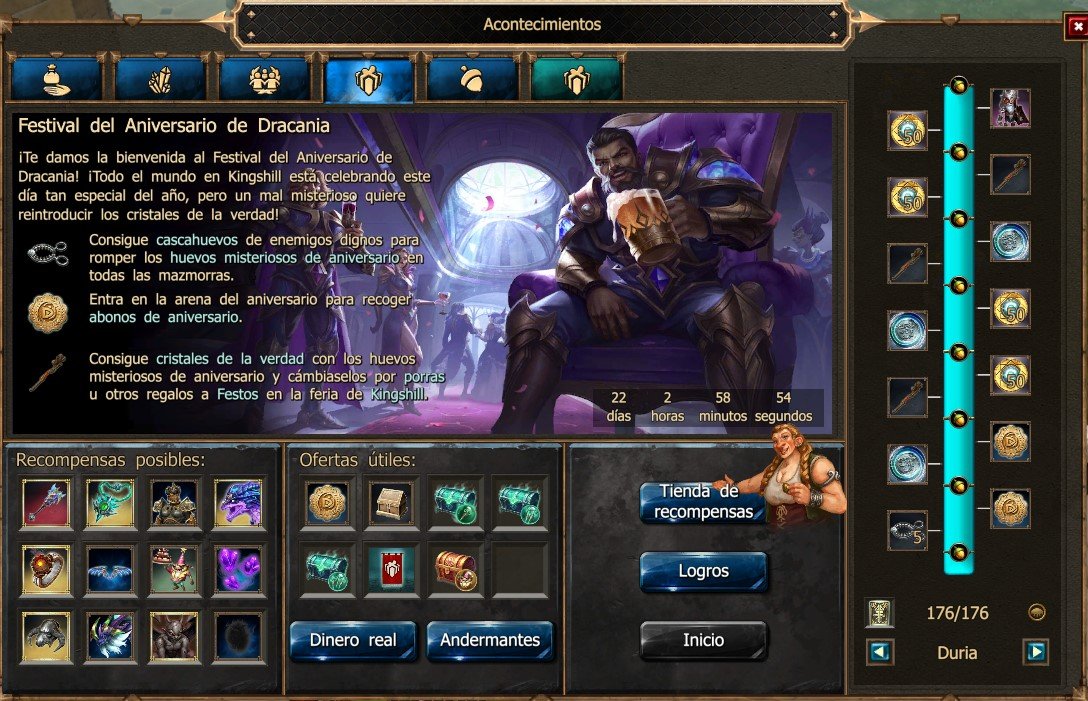Choose the Andermantes currency option
Image resolution: width=1088 pixels, height=701 pixels.
tap(490, 640)
